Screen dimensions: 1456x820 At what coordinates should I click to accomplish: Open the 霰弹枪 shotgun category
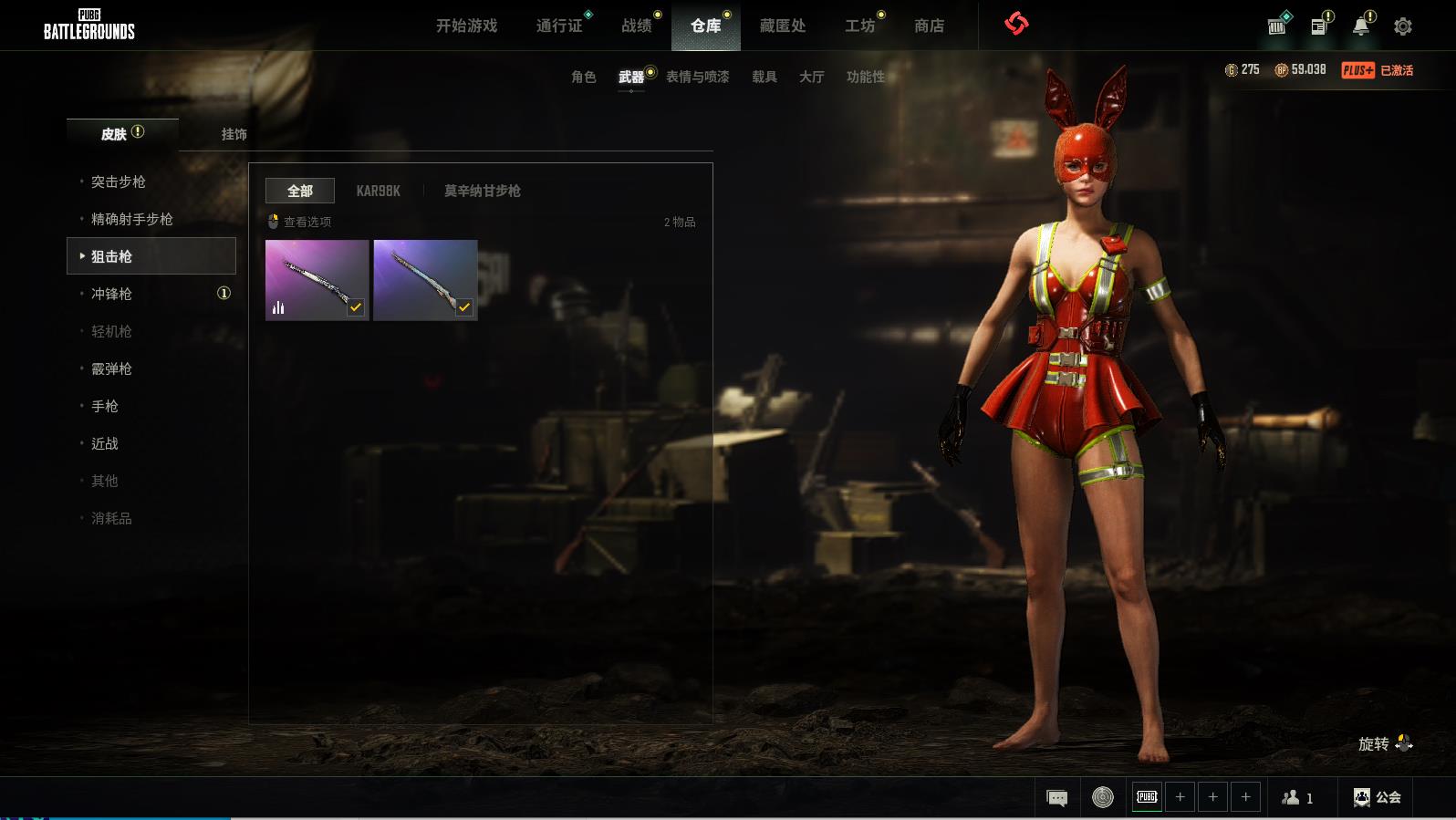[x=111, y=368]
